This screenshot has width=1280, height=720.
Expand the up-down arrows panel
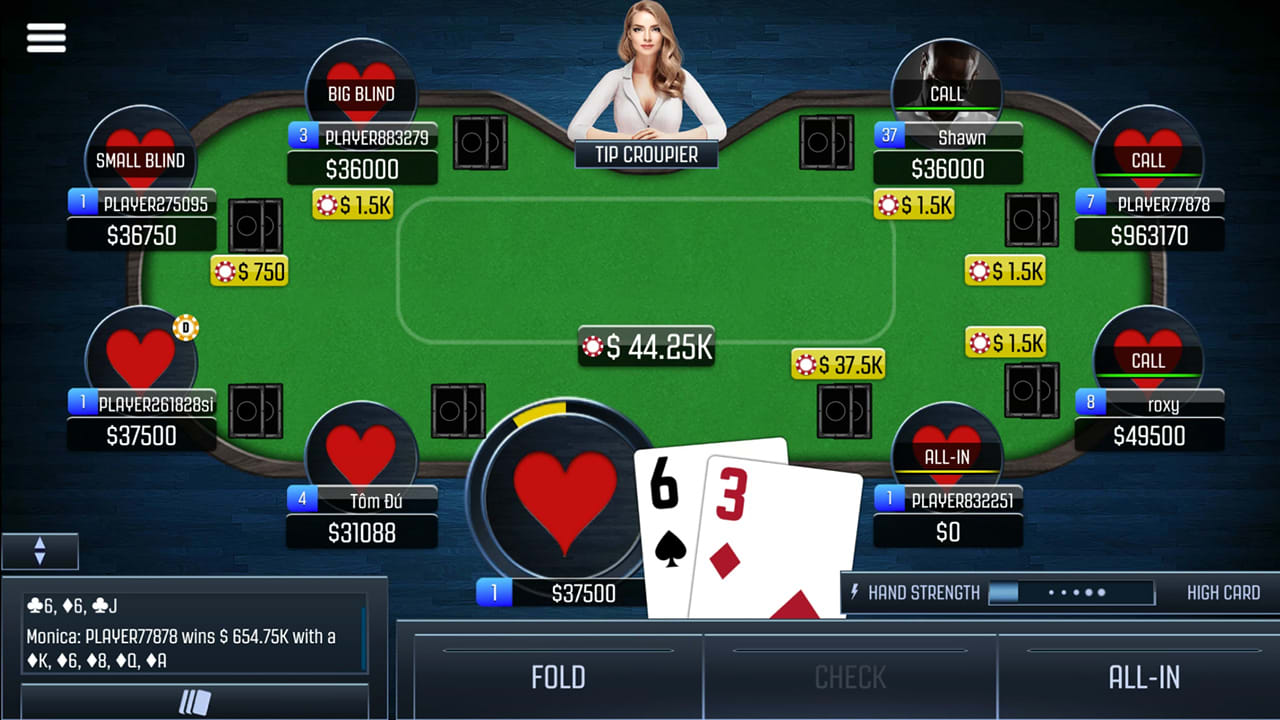[x=40, y=551]
